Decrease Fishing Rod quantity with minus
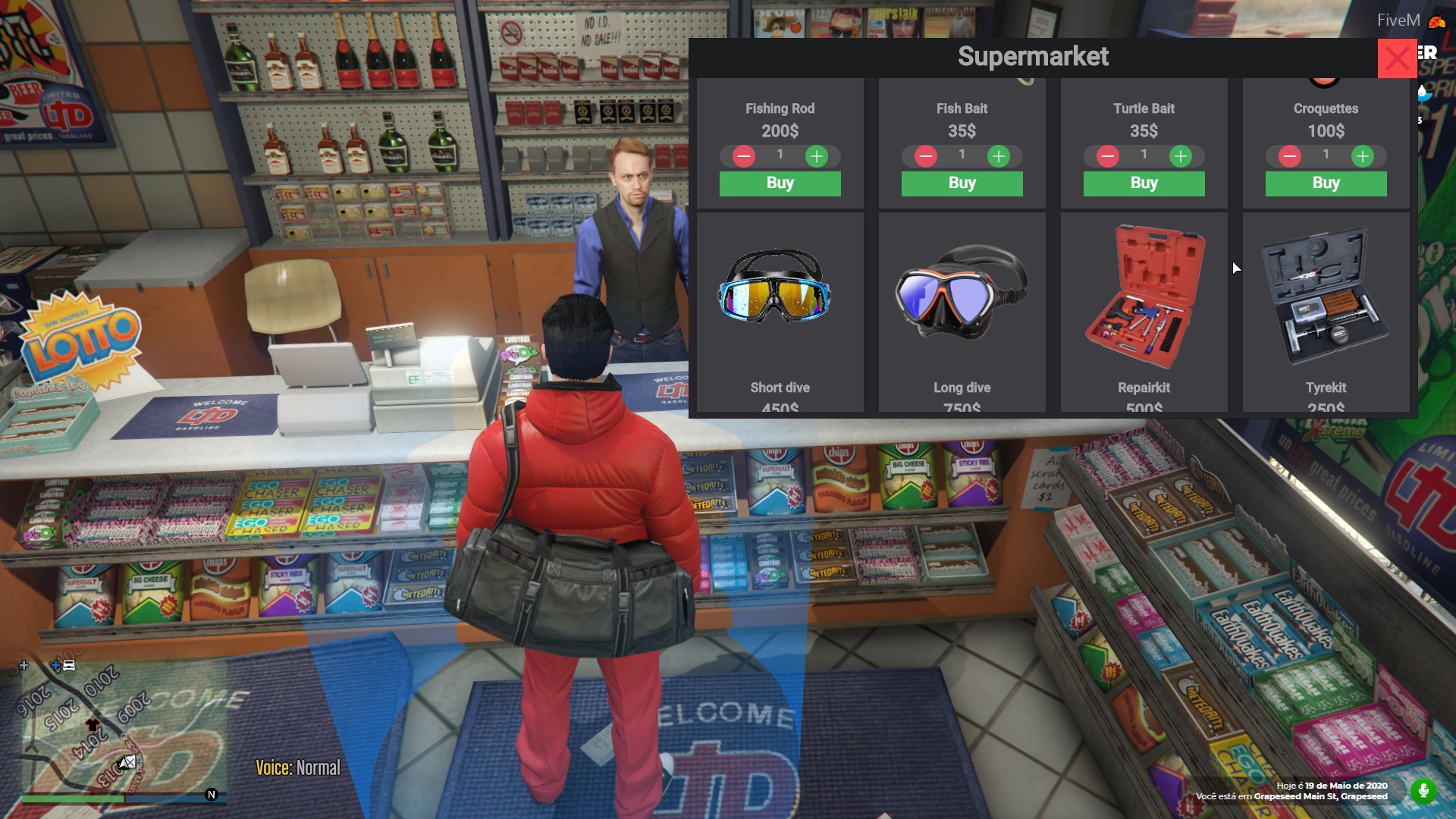This screenshot has height=819, width=1456. click(x=744, y=156)
